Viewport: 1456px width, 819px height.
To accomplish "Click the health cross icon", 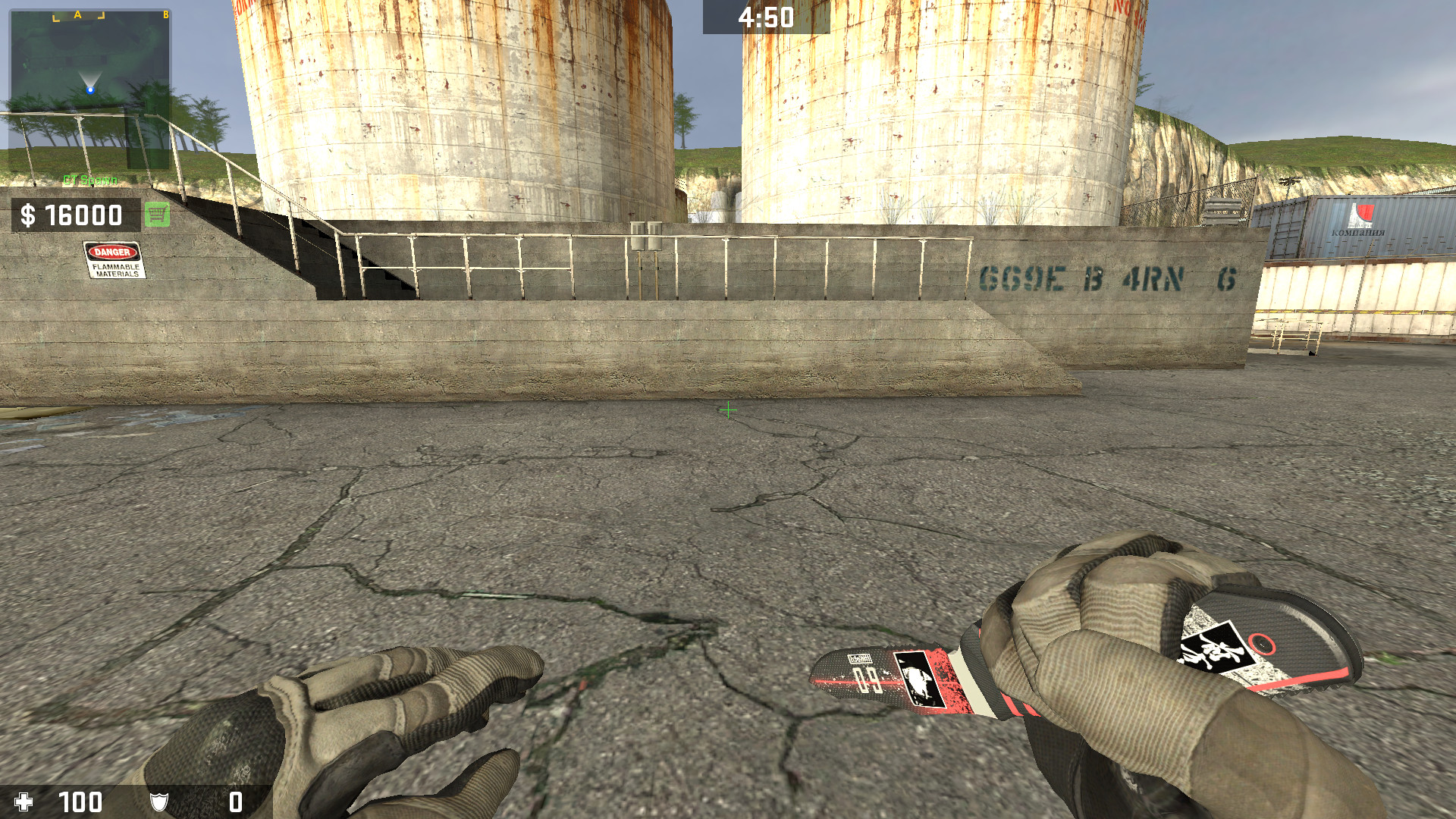I will 25,802.
